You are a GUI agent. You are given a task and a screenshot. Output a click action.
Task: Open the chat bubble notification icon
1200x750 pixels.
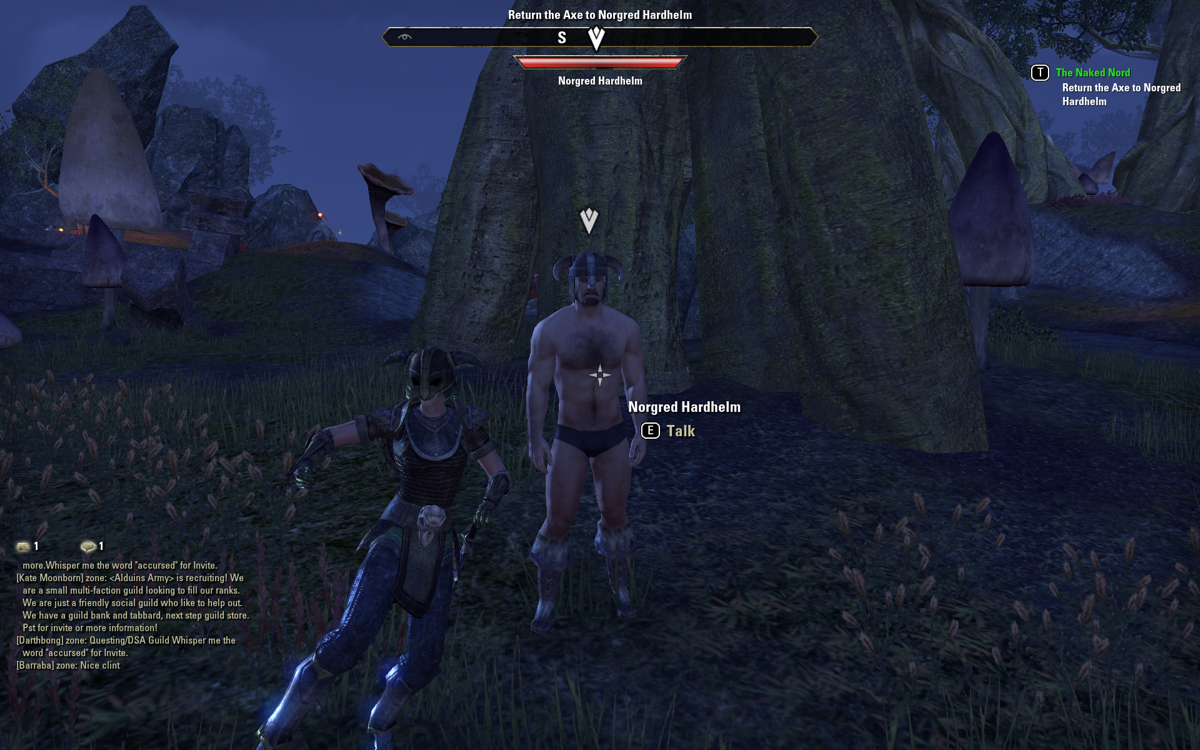pos(88,547)
